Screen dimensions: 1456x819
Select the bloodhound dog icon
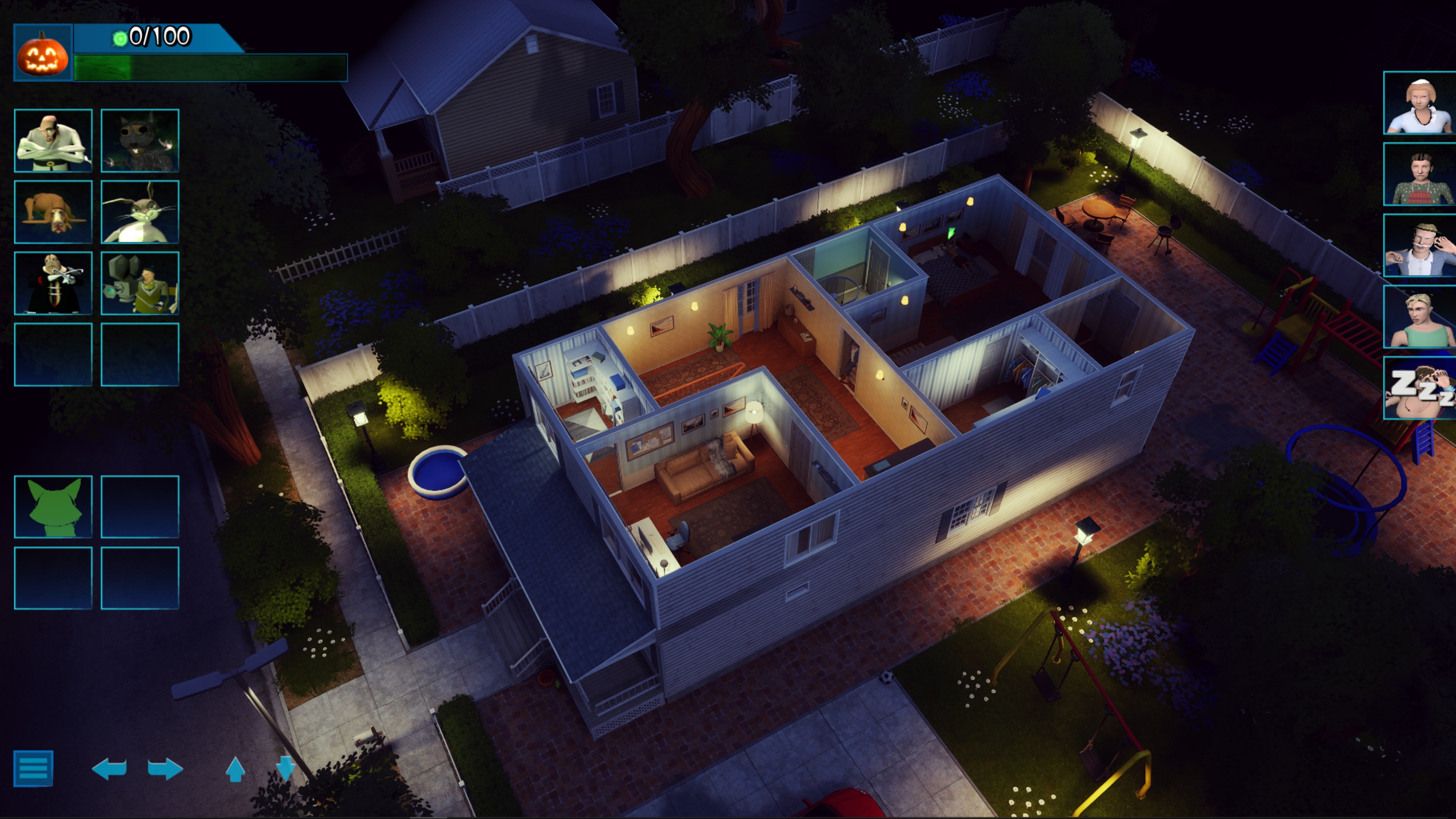(53, 212)
